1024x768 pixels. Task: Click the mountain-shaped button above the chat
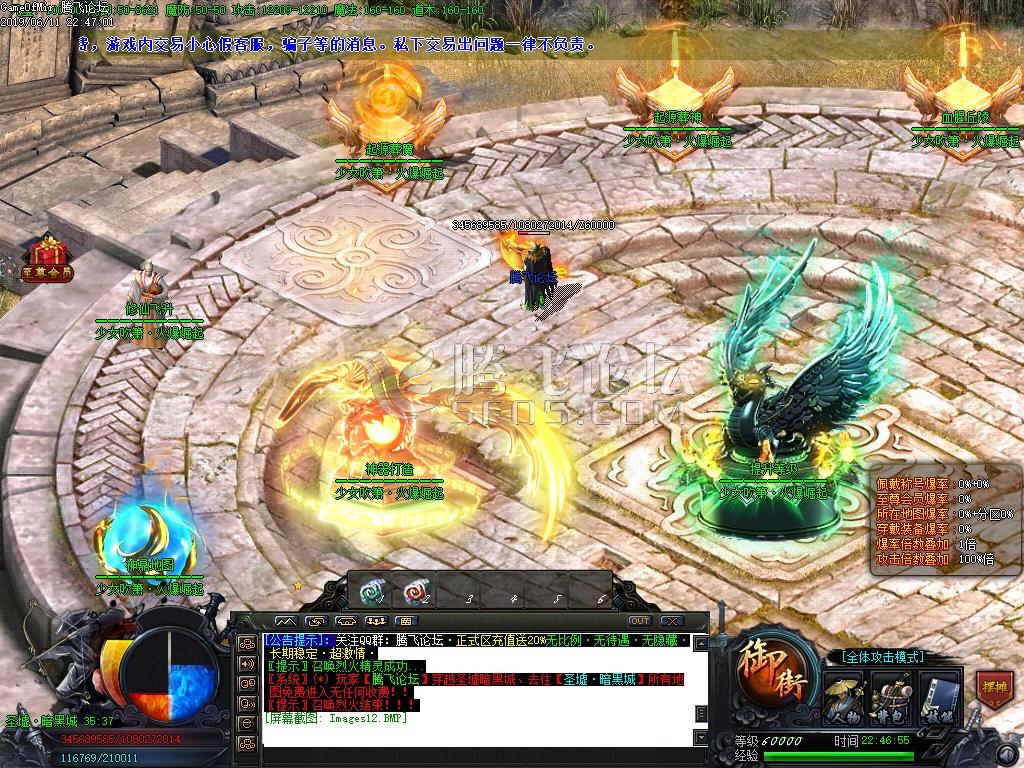point(288,621)
